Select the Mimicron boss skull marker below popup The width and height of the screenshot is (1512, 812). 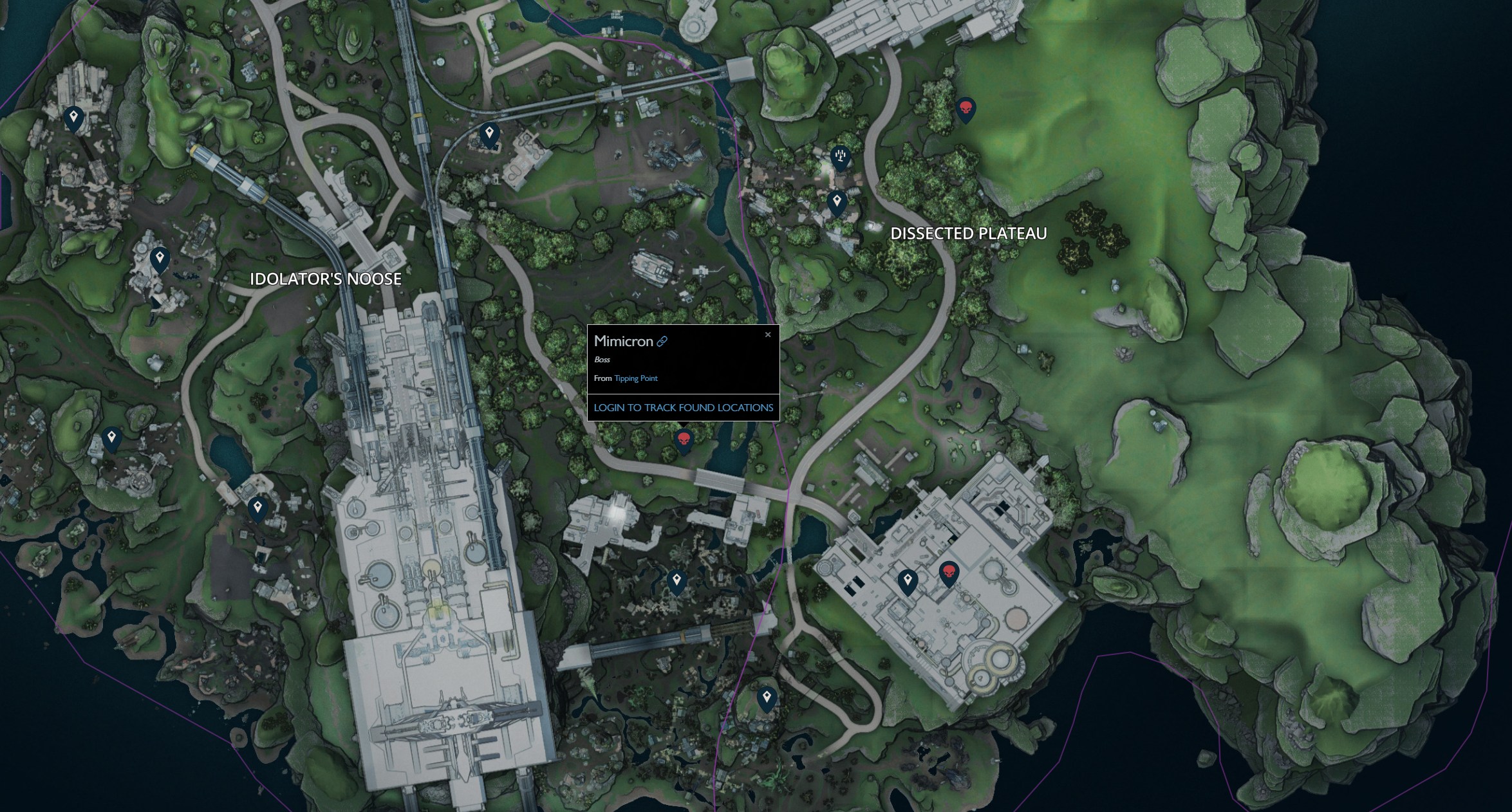pyautogui.click(x=684, y=441)
